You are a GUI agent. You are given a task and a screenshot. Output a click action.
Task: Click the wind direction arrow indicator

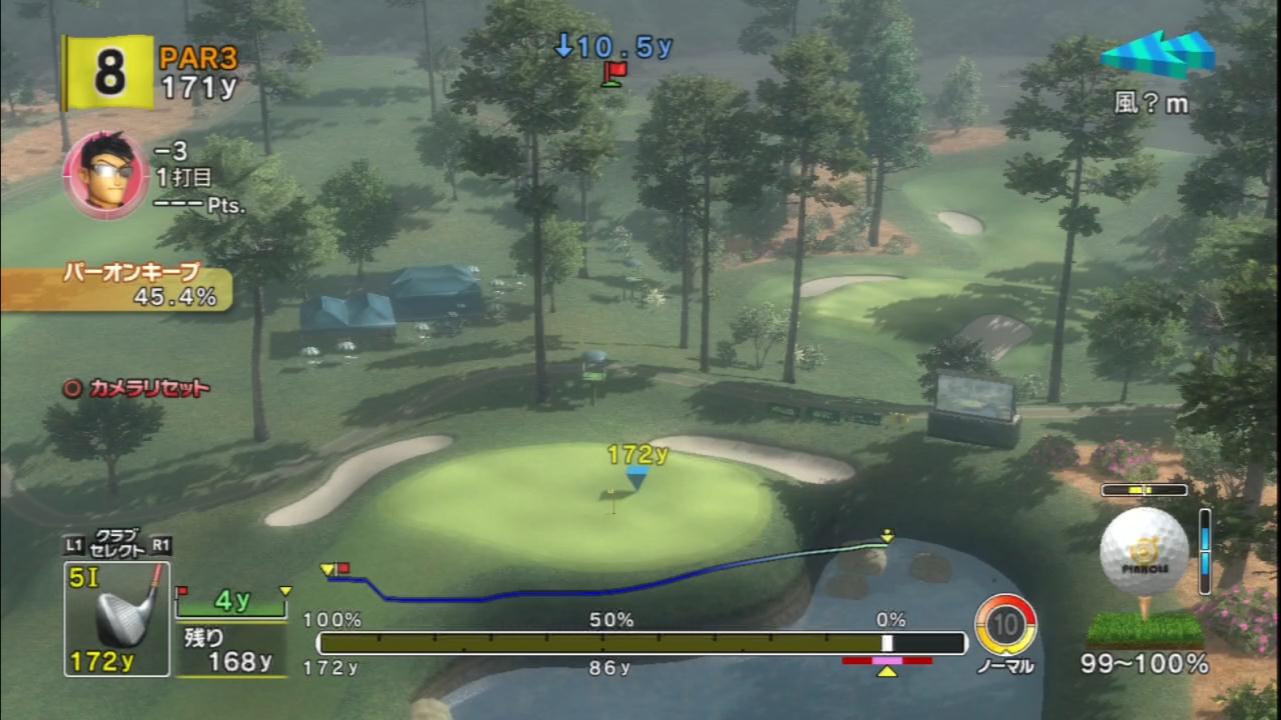point(1158,53)
